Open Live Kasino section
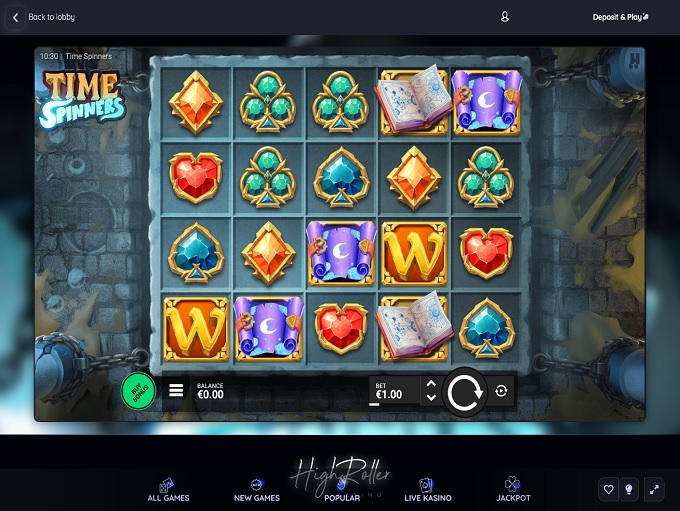 coord(427,490)
